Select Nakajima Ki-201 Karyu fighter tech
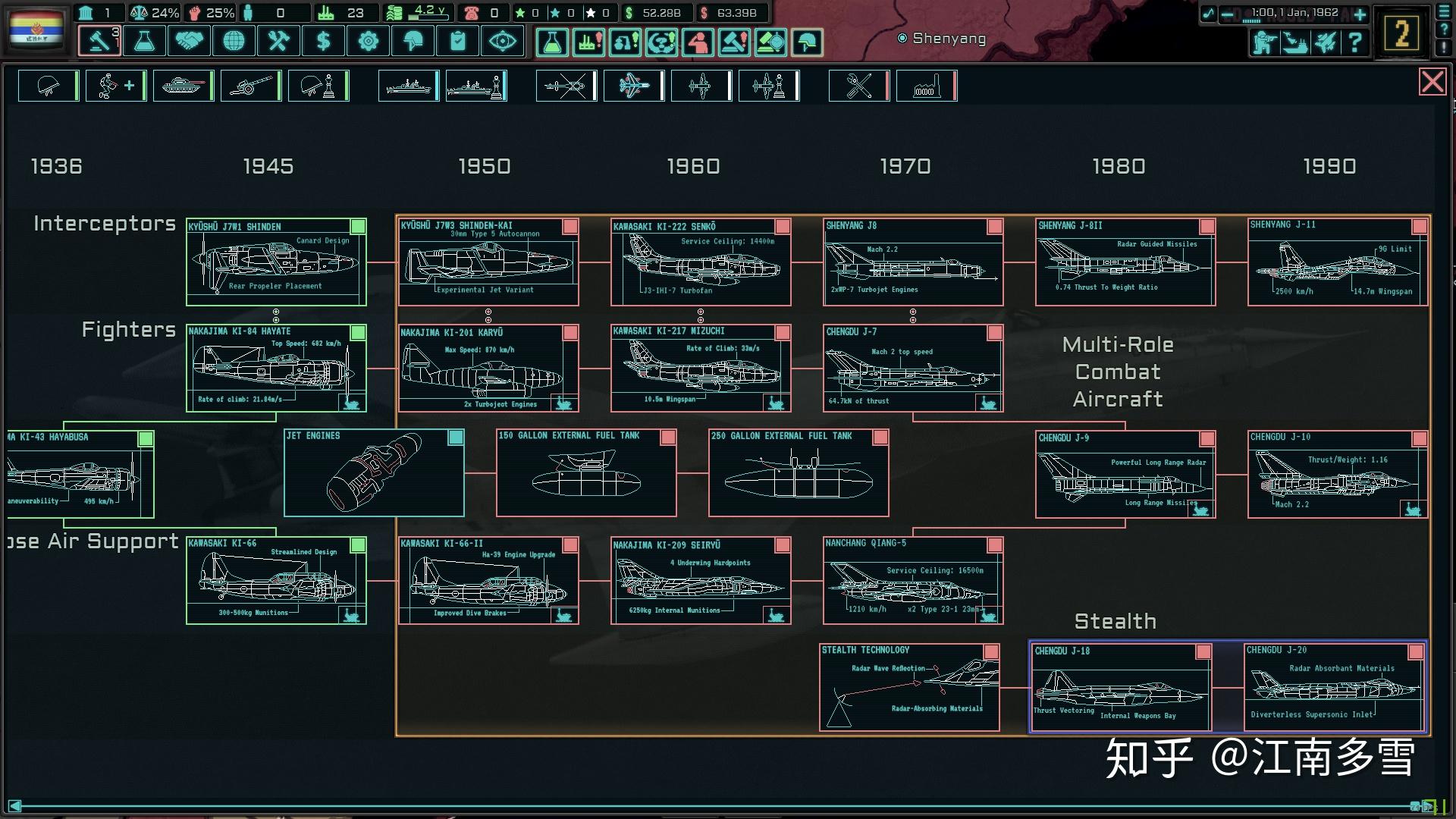The width and height of the screenshot is (1456, 819). point(488,369)
